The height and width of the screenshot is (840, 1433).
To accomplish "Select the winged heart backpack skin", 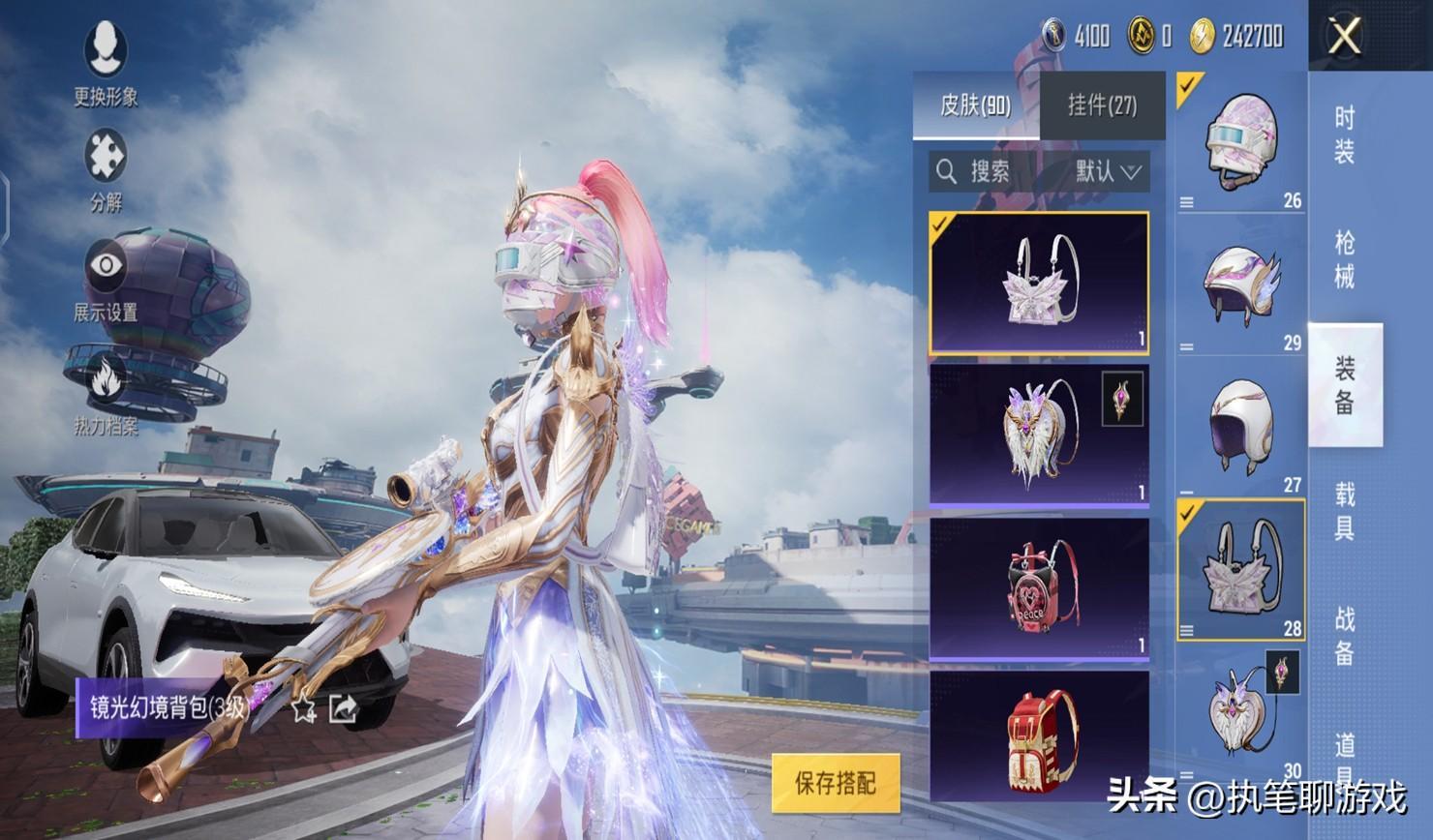I will pyautogui.click(x=1039, y=434).
